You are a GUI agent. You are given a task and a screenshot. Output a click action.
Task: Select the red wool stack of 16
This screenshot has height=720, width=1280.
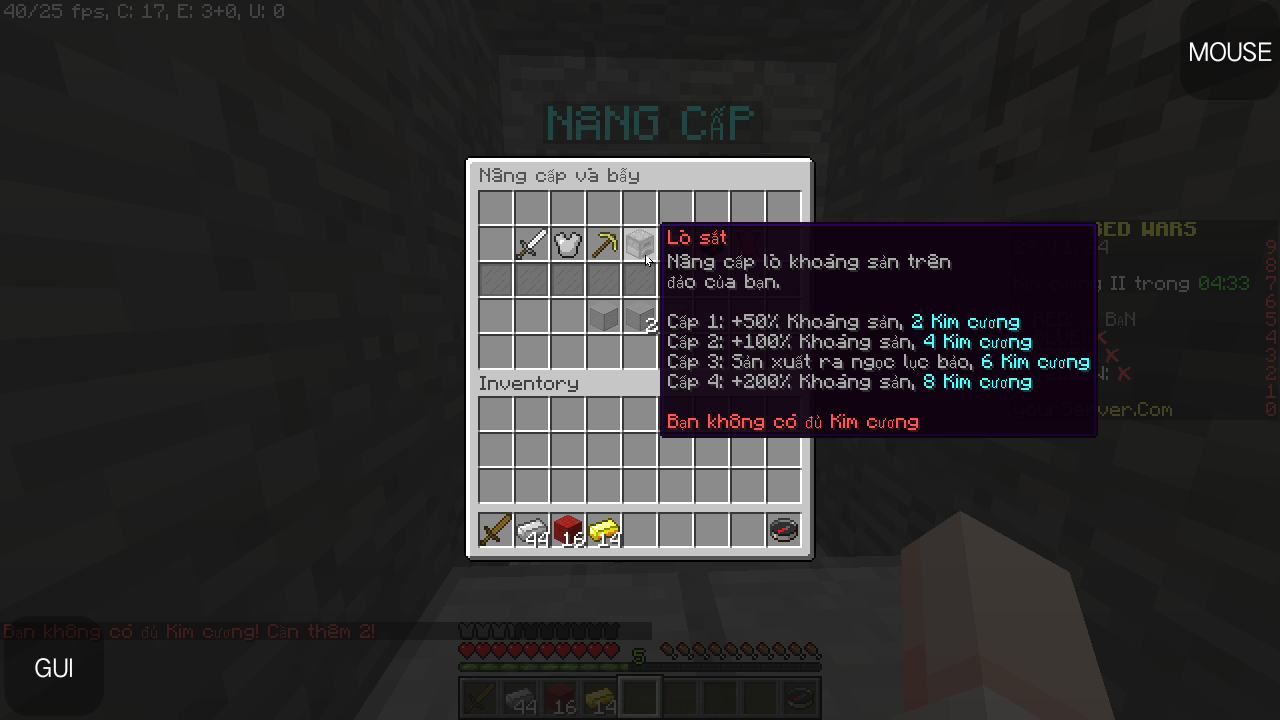[567, 529]
